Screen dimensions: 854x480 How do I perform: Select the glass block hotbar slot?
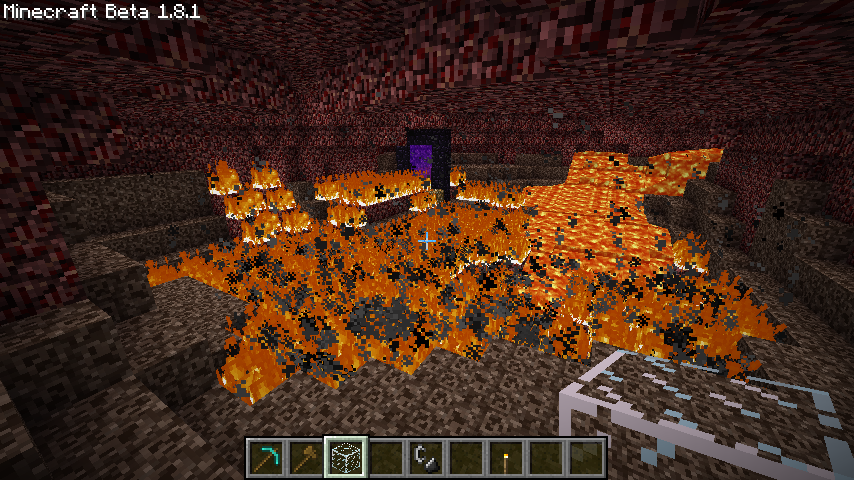click(347, 457)
